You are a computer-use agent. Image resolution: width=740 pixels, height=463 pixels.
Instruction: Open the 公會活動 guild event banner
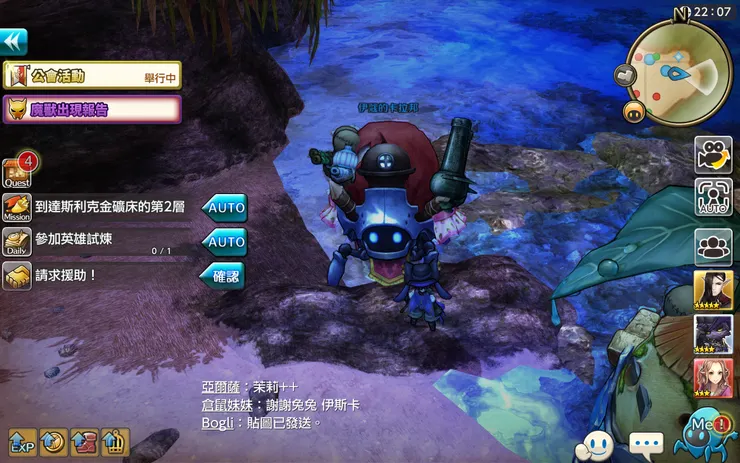coord(91,75)
